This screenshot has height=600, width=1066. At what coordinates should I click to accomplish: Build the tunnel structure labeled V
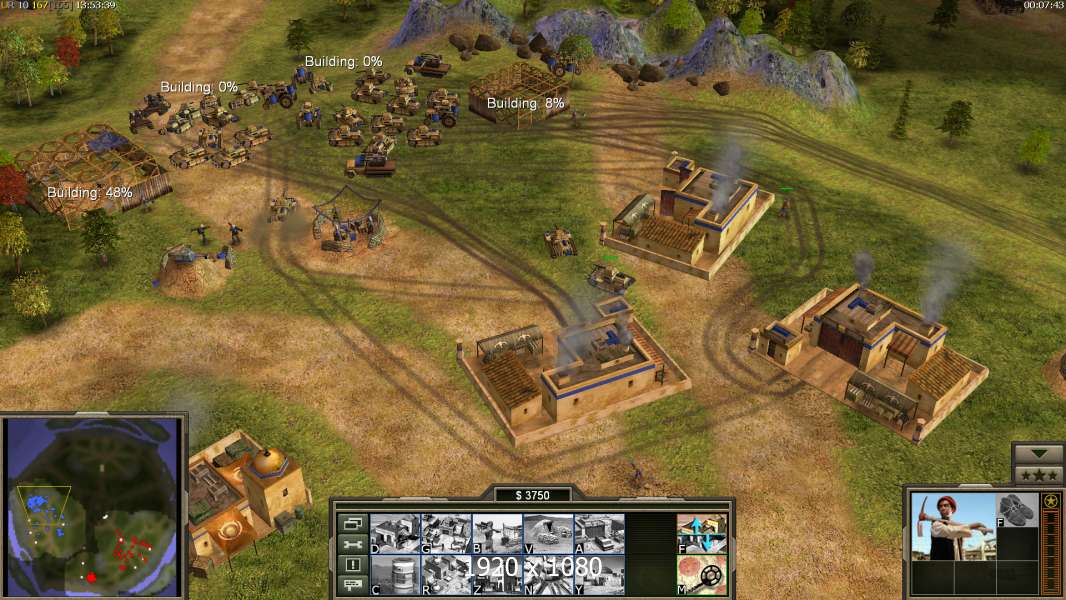(x=548, y=533)
